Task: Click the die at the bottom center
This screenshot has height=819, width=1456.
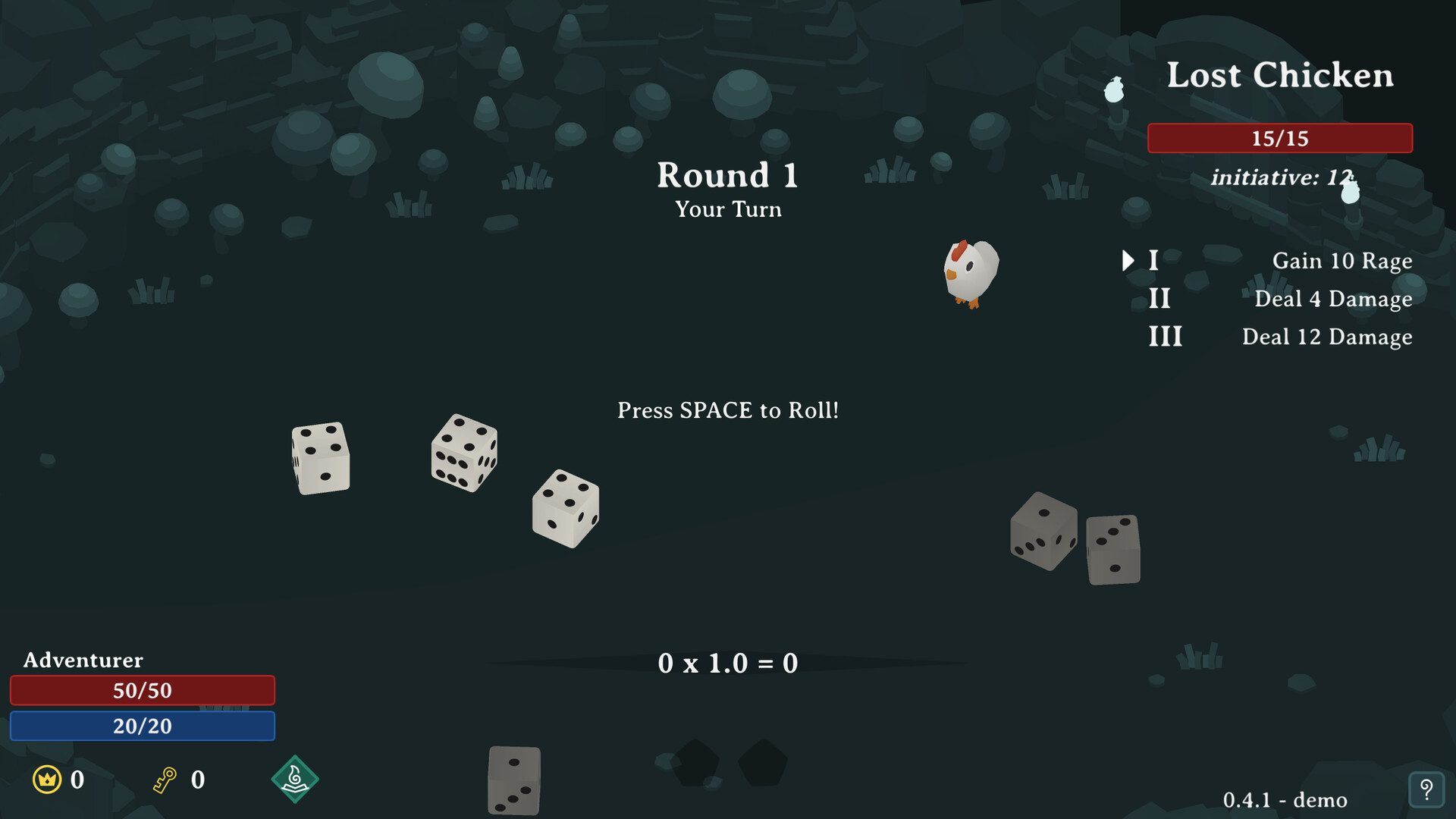Action: click(514, 780)
